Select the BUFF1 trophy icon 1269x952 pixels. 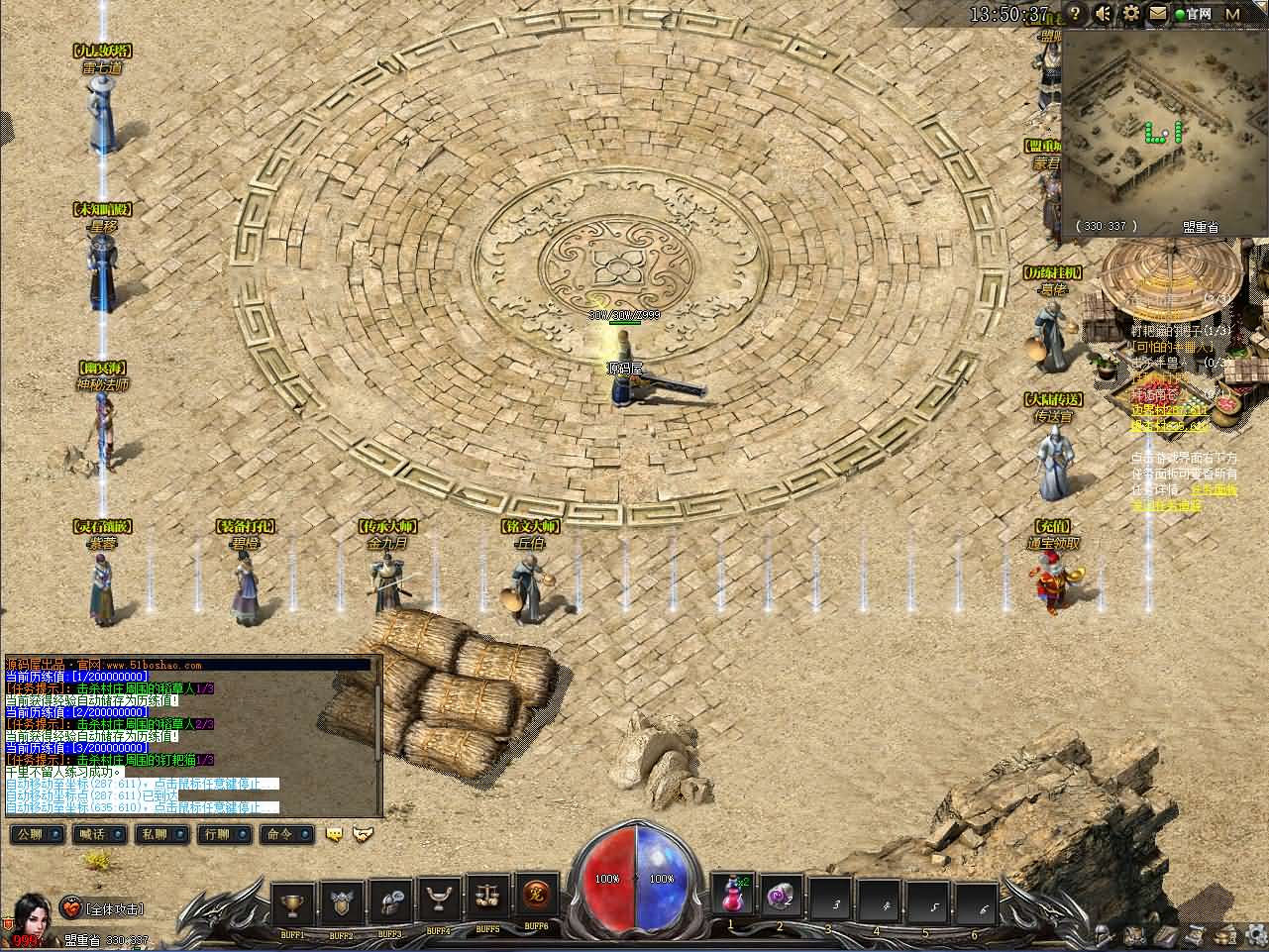coord(292,899)
